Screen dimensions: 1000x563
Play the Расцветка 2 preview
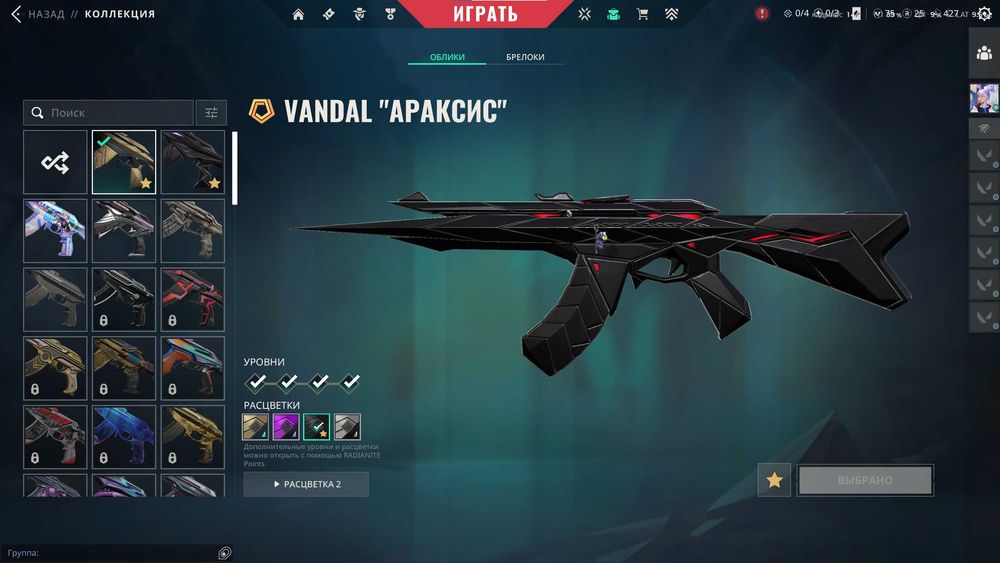point(306,484)
